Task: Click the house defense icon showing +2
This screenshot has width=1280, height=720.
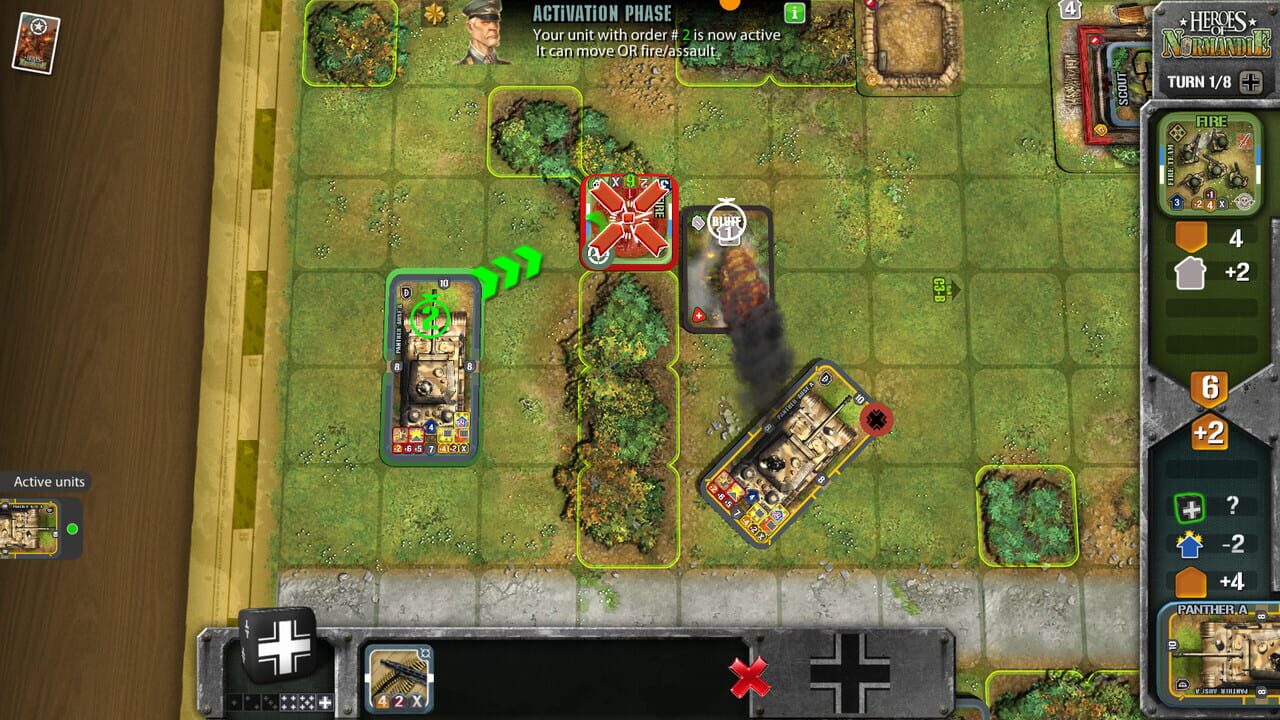Action: (x=1190, y=272)
